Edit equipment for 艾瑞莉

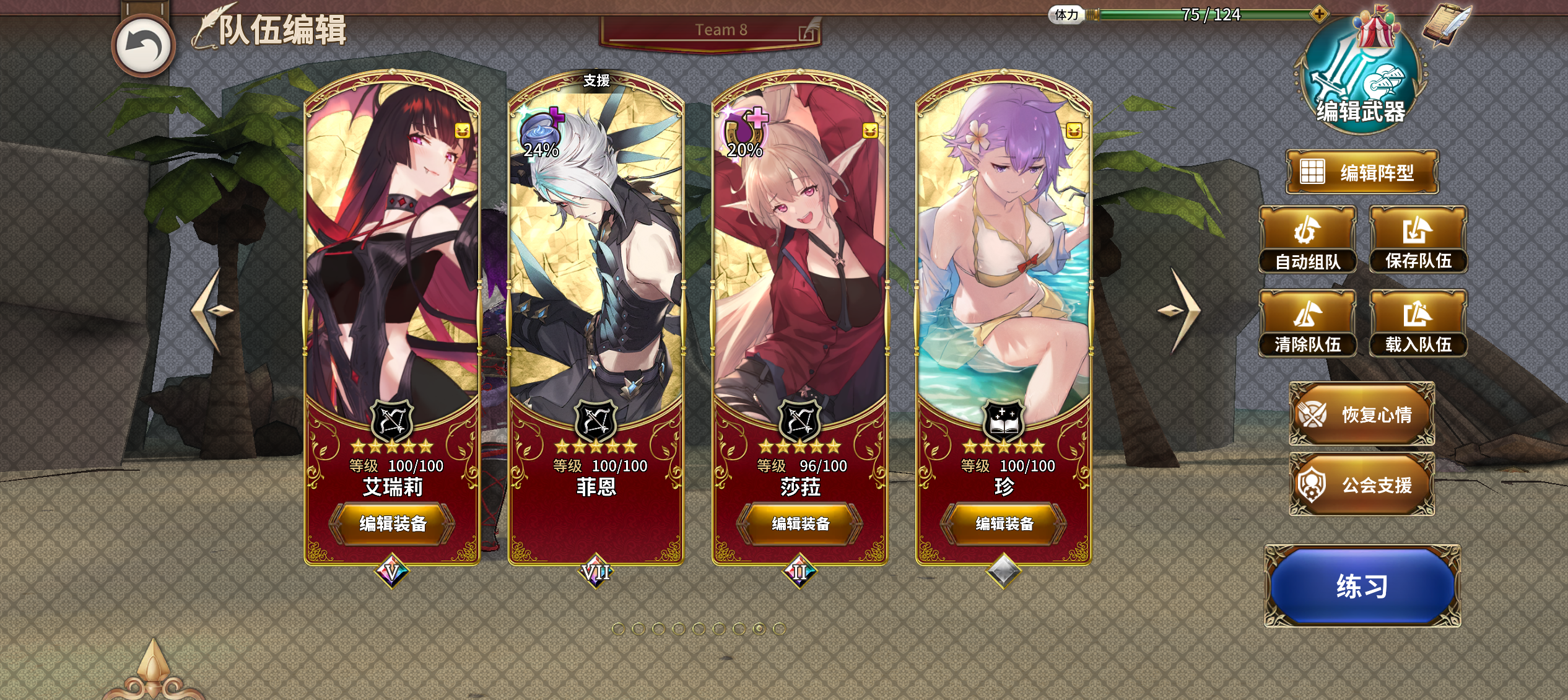393,524
